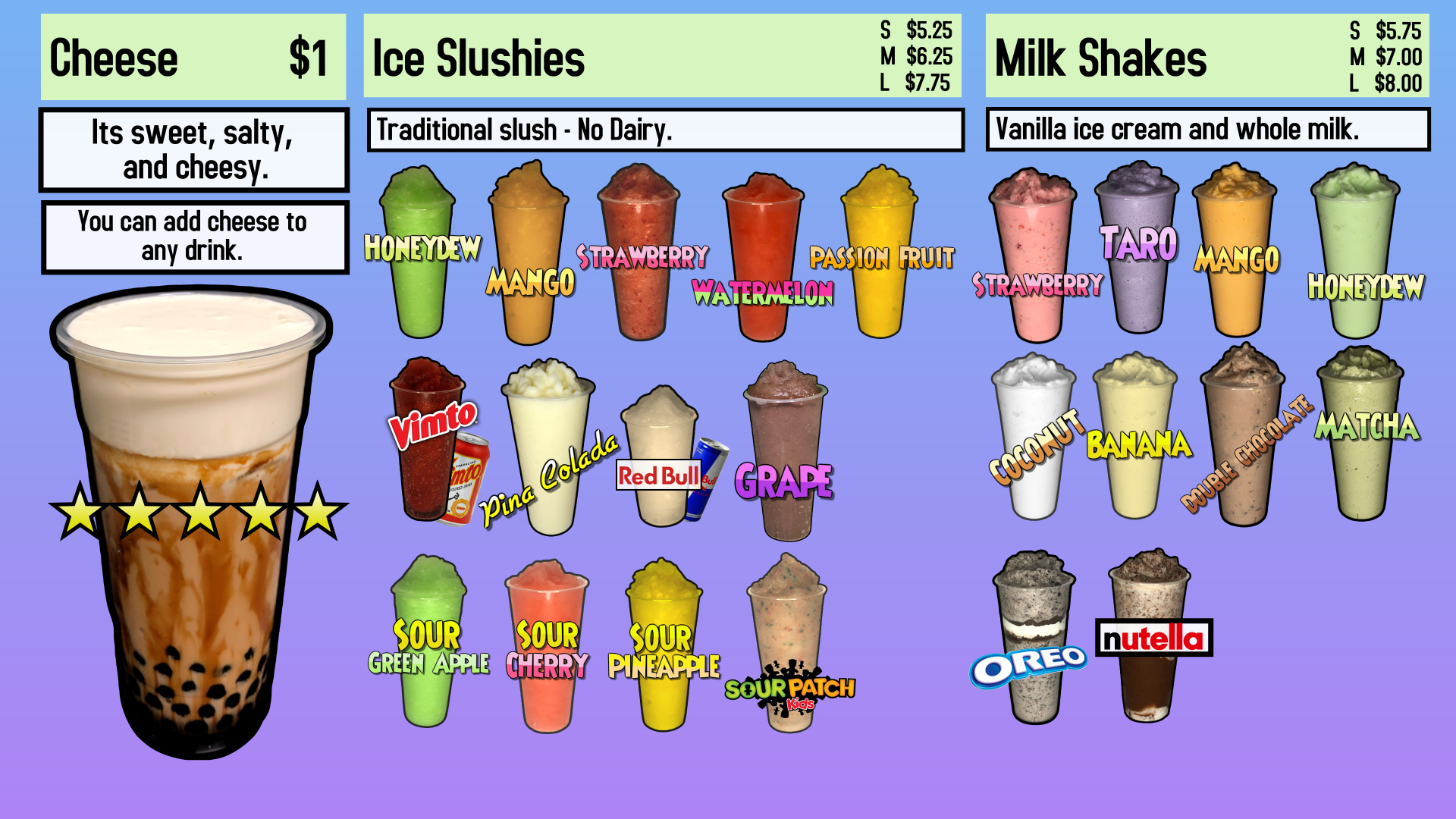1456x819 pixels.
Task: Choose the Grape slushie
Action: [x=786, y=455]
